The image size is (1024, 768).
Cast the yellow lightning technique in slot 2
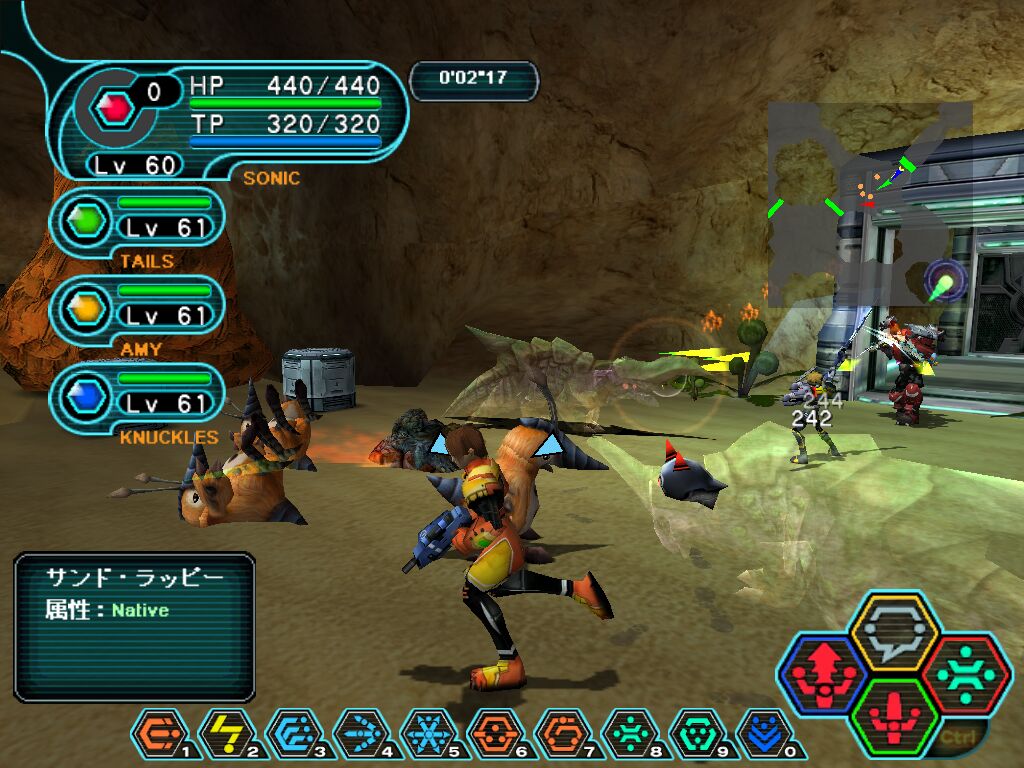(x=226, y=733)
